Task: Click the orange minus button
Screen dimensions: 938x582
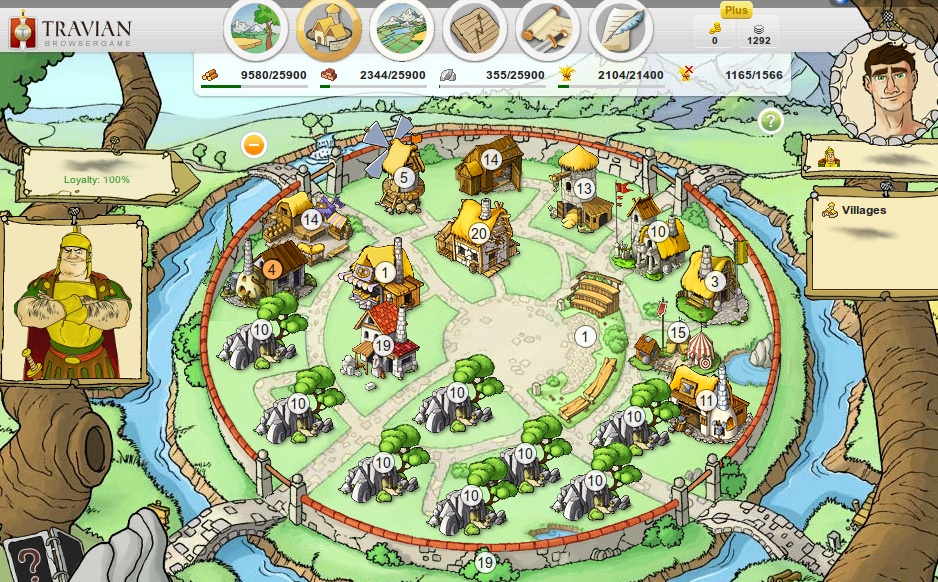Action: pos(254,145)
